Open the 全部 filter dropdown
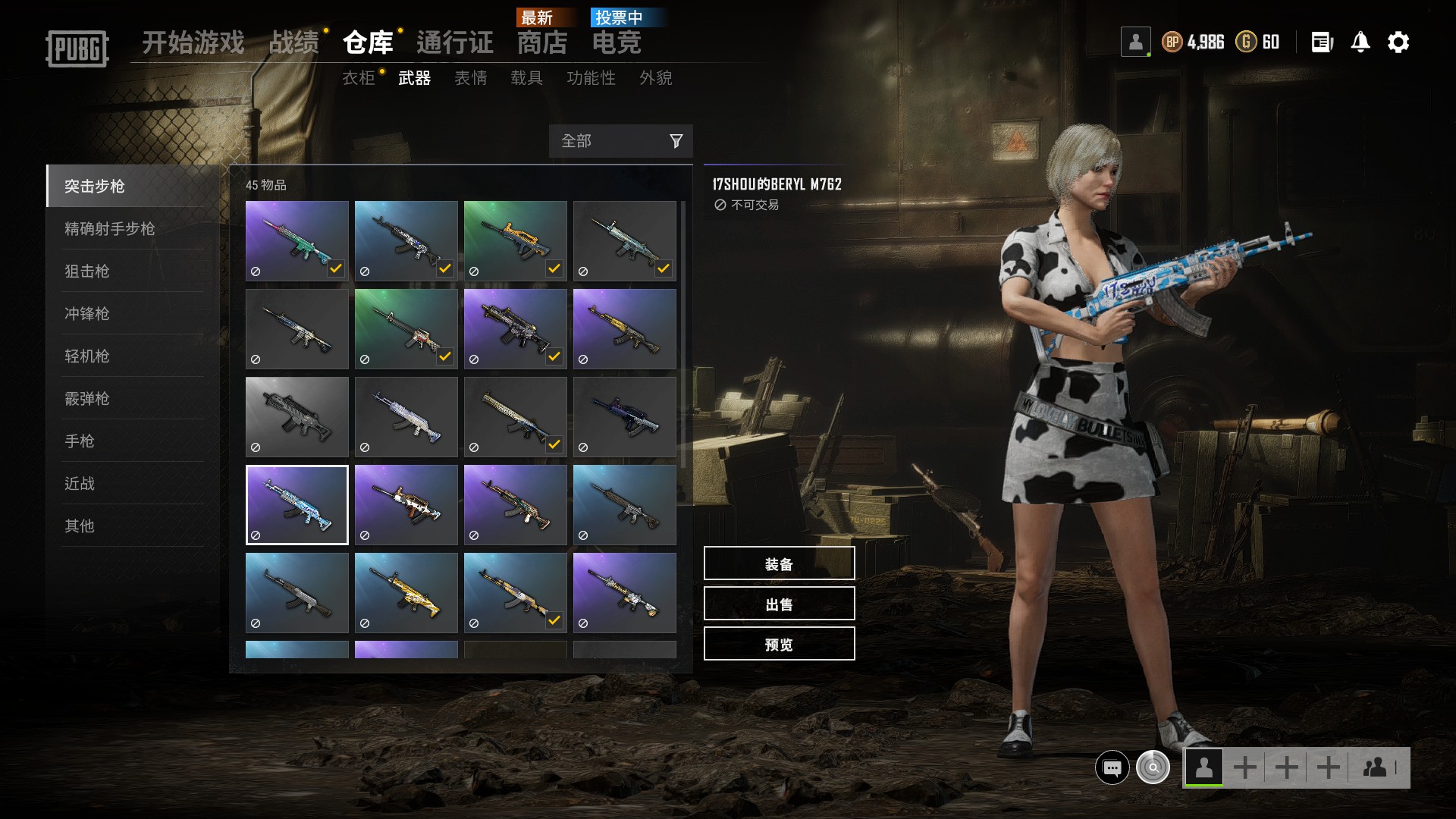Image resolution: width=1456 pixels, height=819 pixels. click(x=620, y=141)
